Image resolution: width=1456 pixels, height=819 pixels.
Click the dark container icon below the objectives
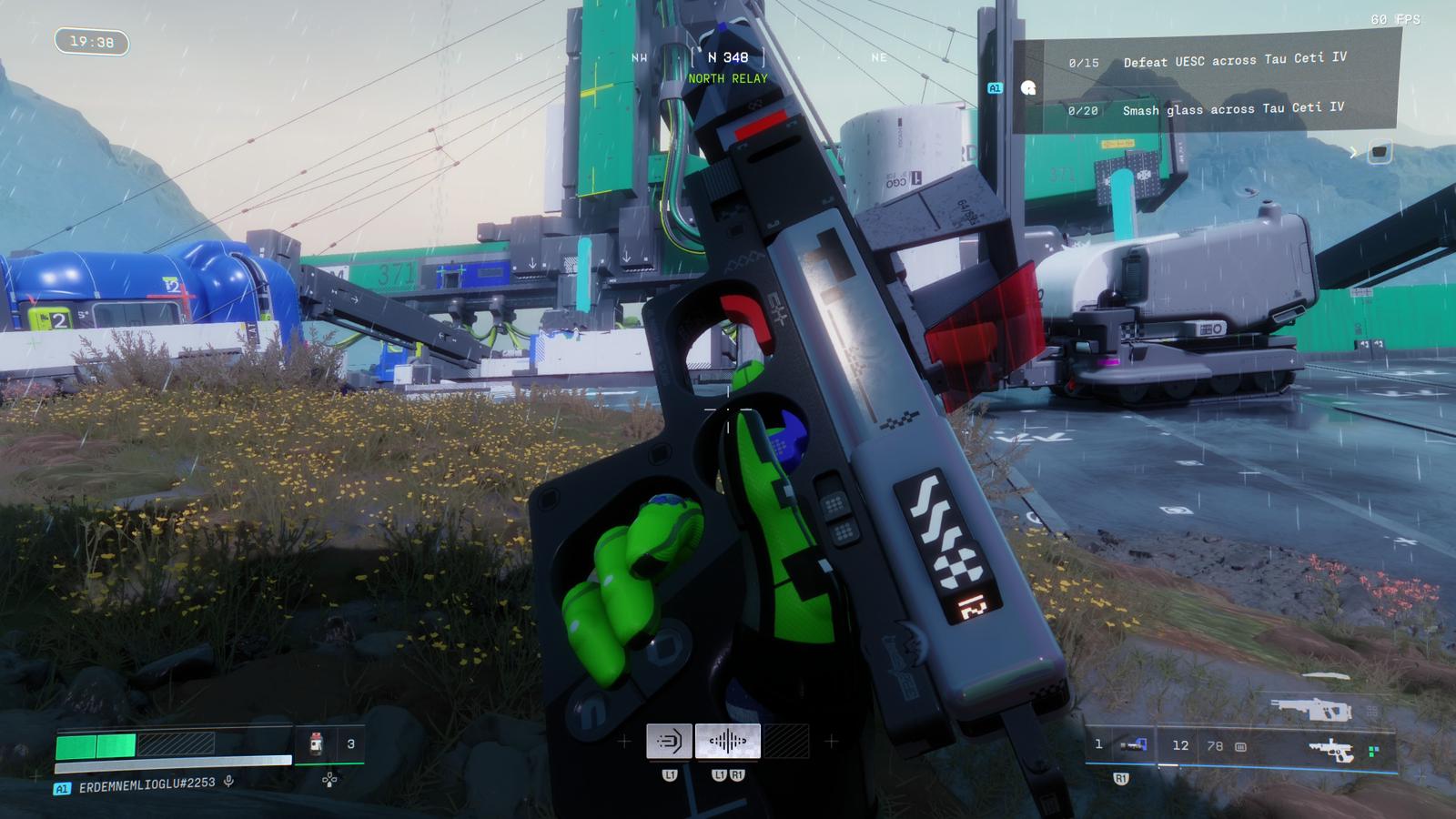(1380, 152)
